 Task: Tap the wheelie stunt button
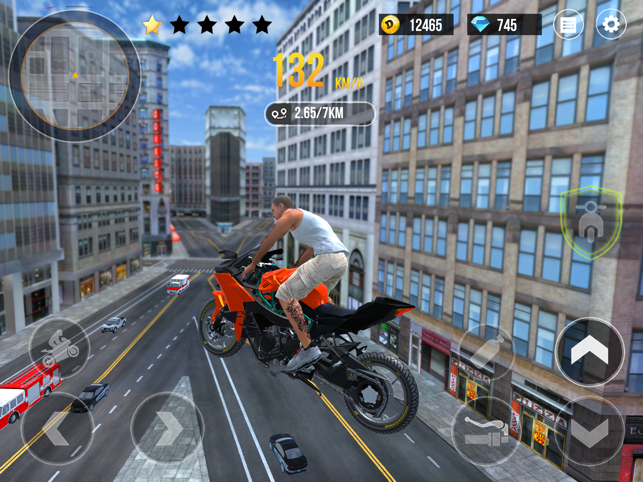(59, 347)
